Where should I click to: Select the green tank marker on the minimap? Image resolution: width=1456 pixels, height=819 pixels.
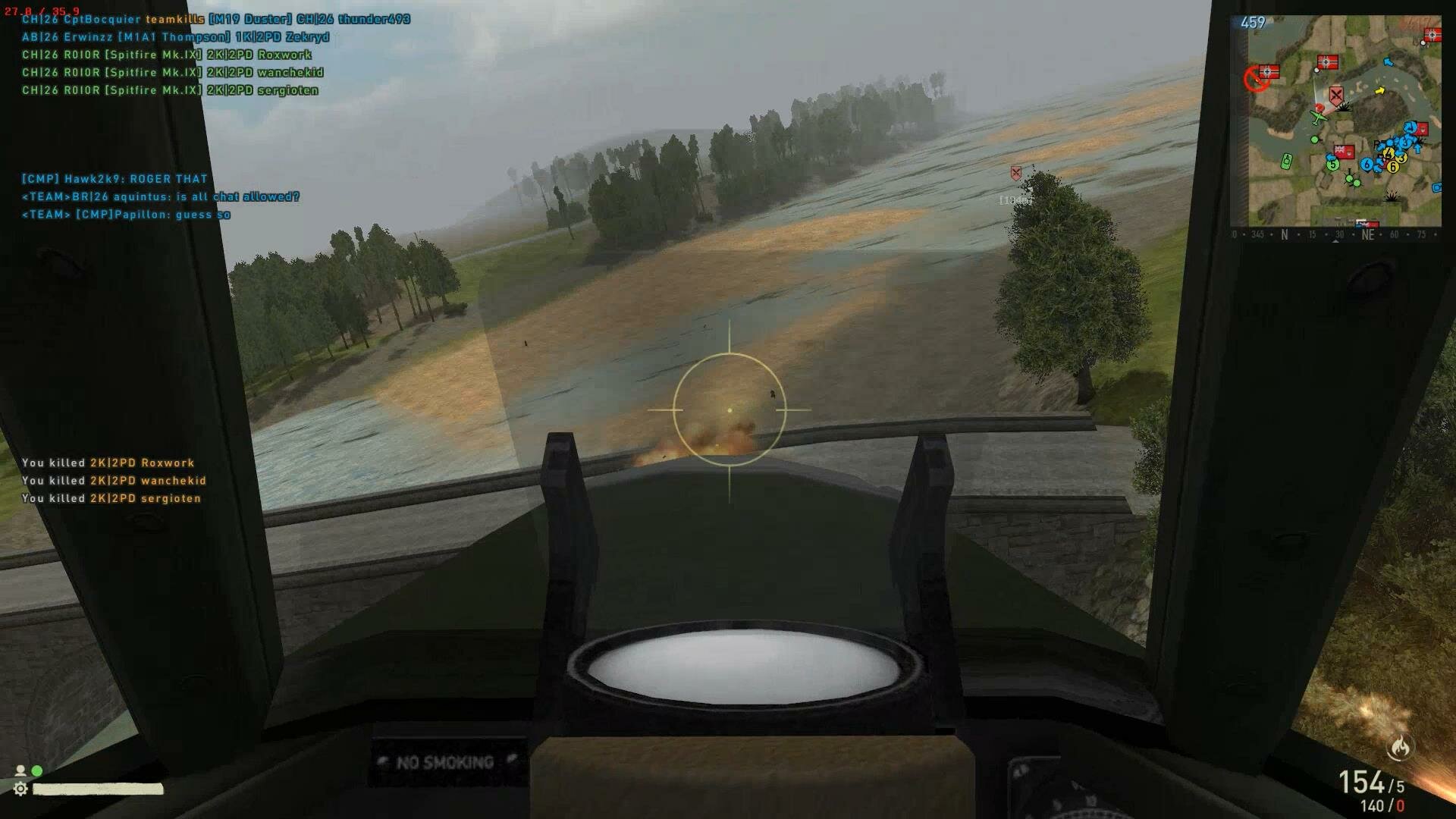(1286, 161)
